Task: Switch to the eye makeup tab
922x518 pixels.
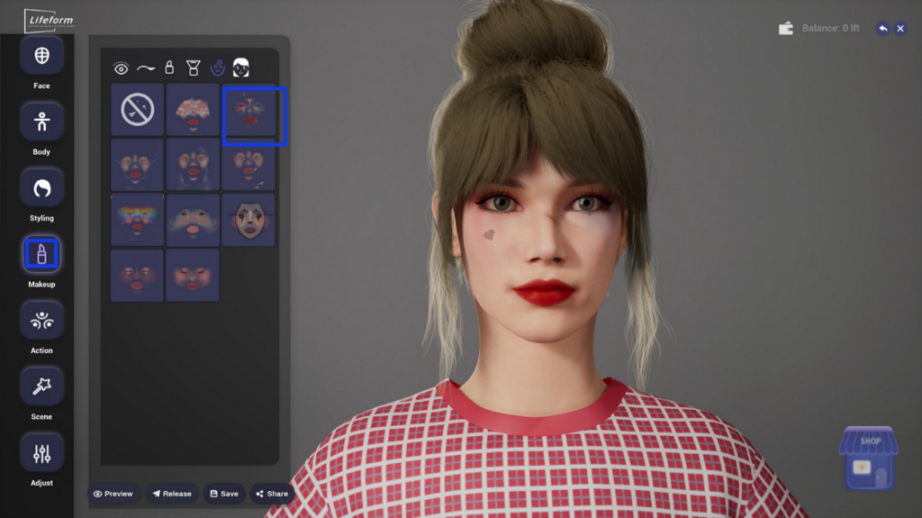Action: click(x=121, y=69)
